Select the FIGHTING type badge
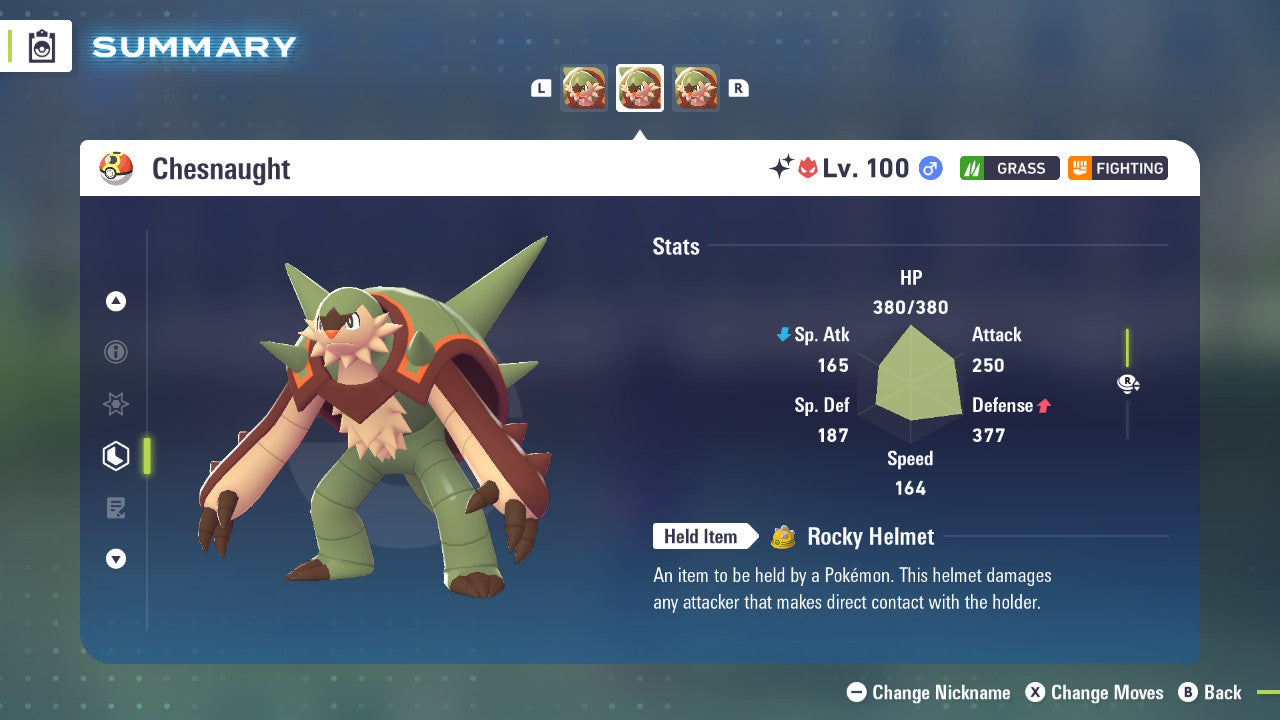Screen dimensions: 1280x720 (x=1117, y=168)
